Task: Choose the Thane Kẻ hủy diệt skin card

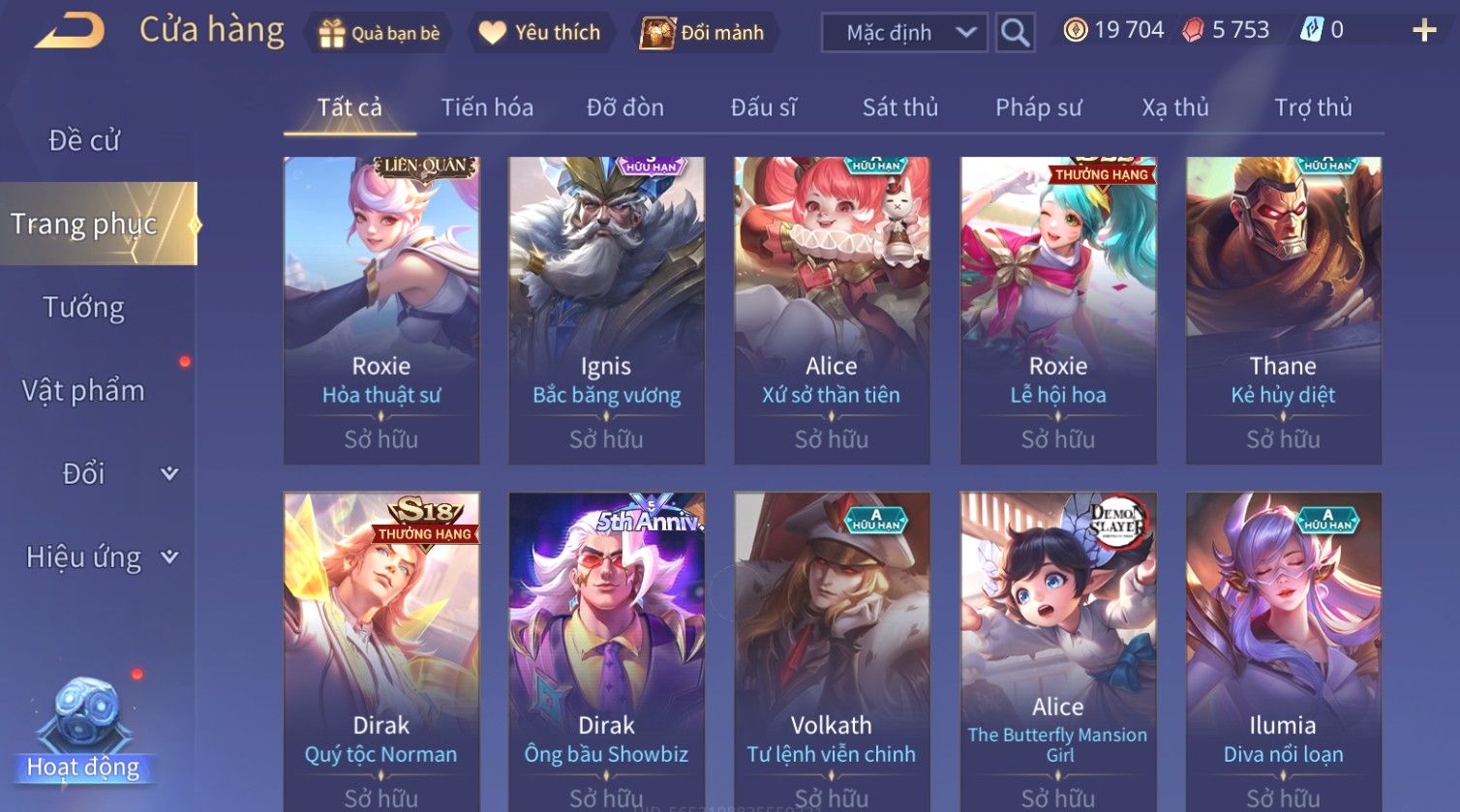Action: [1284, 310]
